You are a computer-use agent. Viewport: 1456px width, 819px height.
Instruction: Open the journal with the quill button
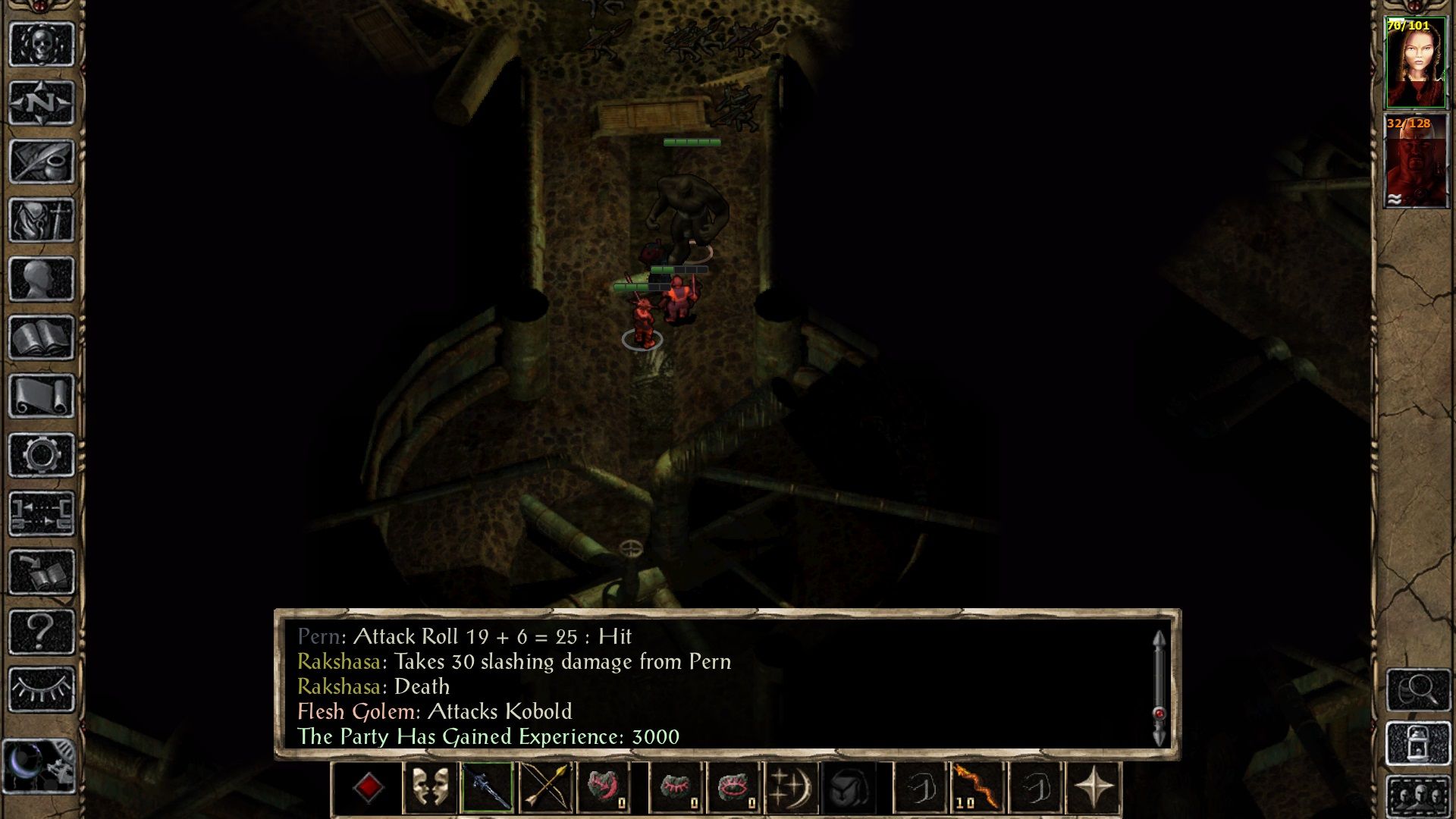coord(42,162)
